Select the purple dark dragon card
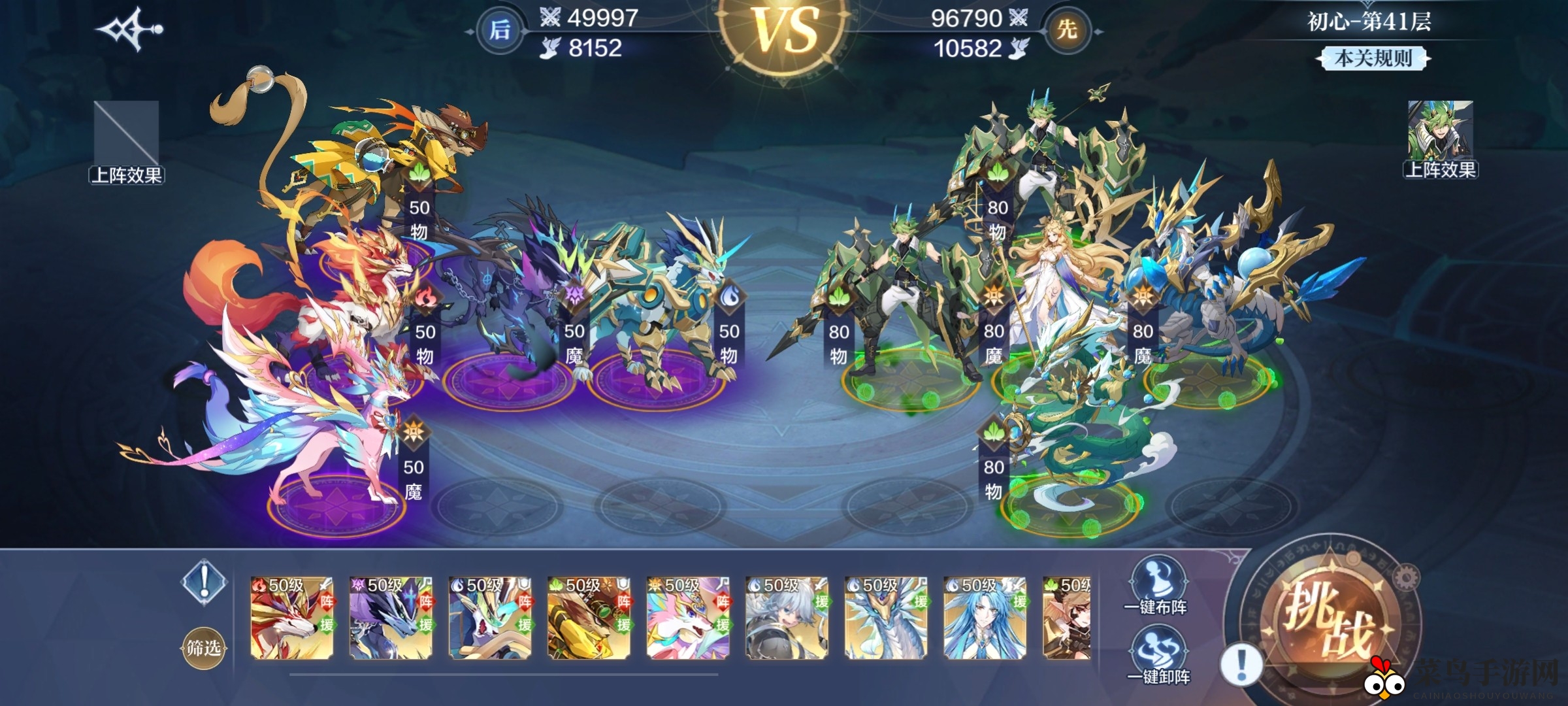This screenshot has height=706, width=1568. click(391, 617)
